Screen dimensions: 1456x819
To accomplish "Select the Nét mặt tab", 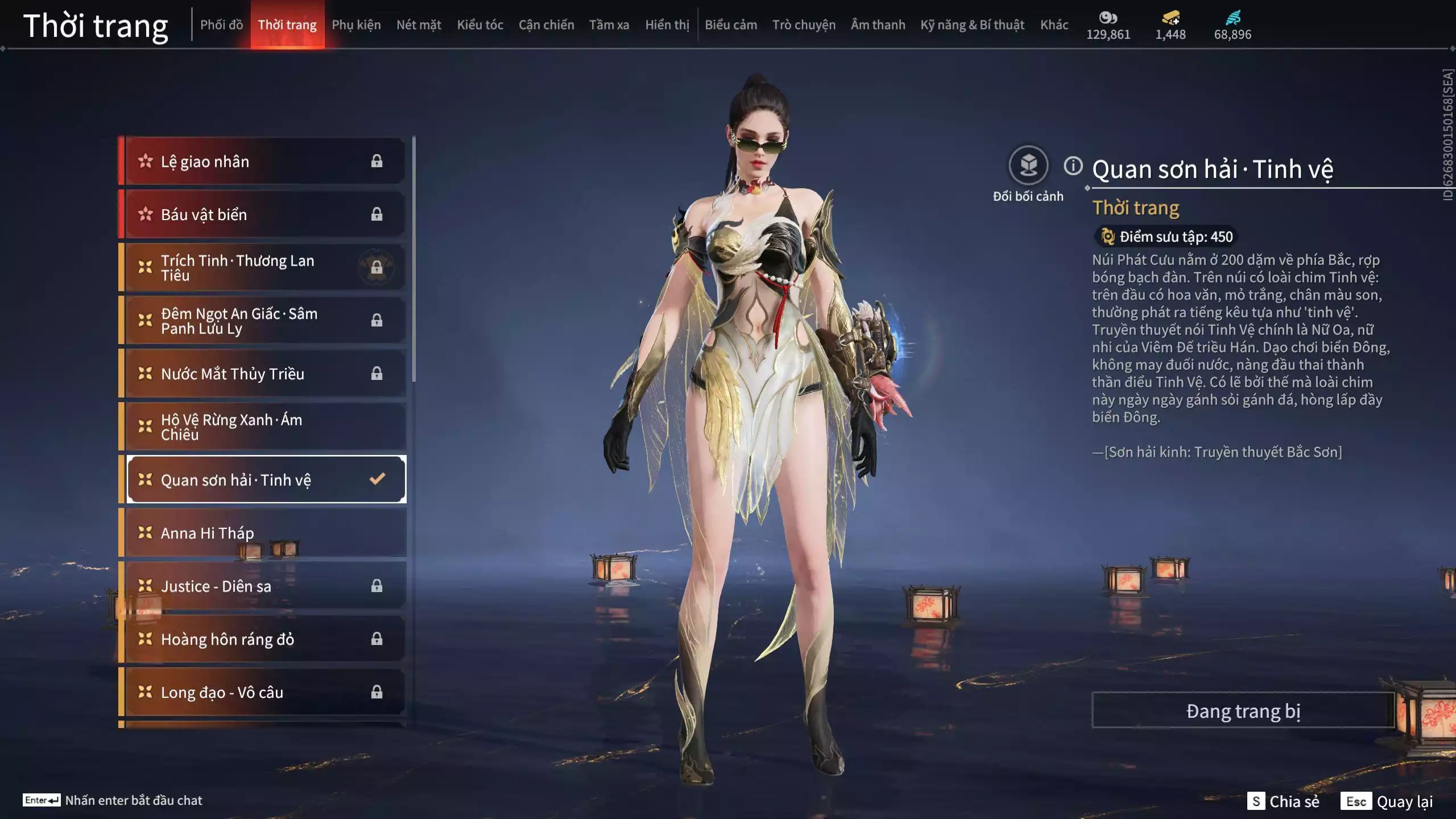I will [x=419, y=25].
